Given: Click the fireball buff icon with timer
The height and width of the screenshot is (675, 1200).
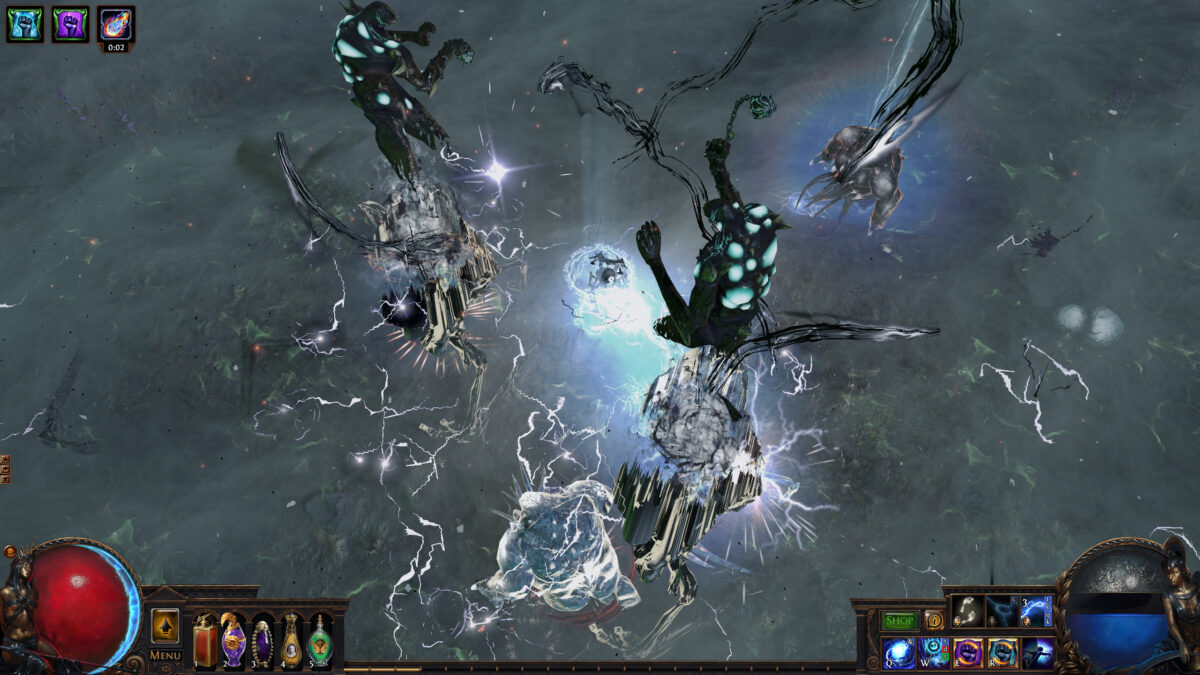Looking at the screenshot, I should click(116, 23).
